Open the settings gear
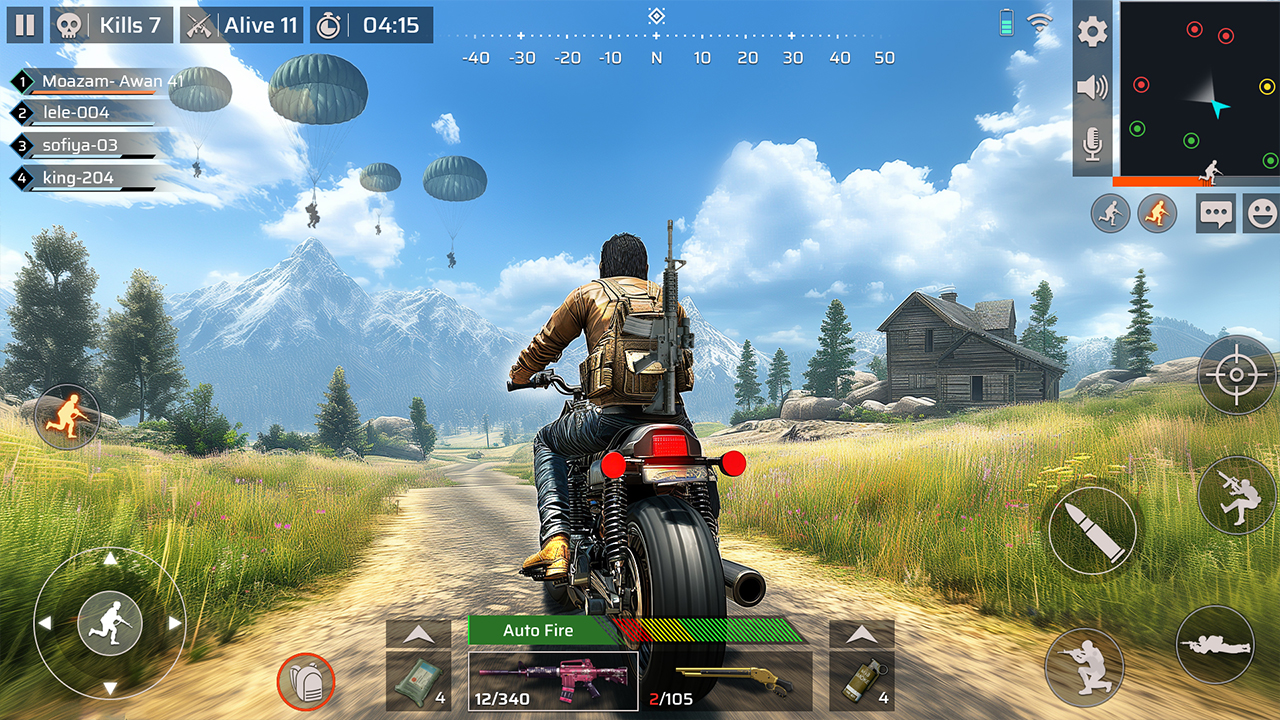 1092,31
